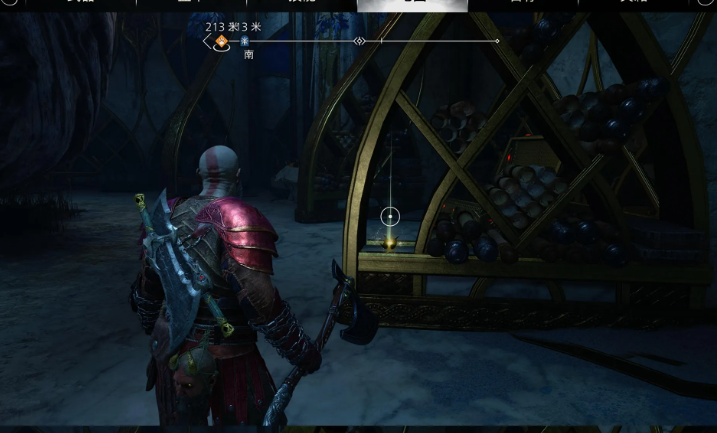717x433 pixels.
Task: Select the circular interaction marker above the glowing item
Action: 390,216
